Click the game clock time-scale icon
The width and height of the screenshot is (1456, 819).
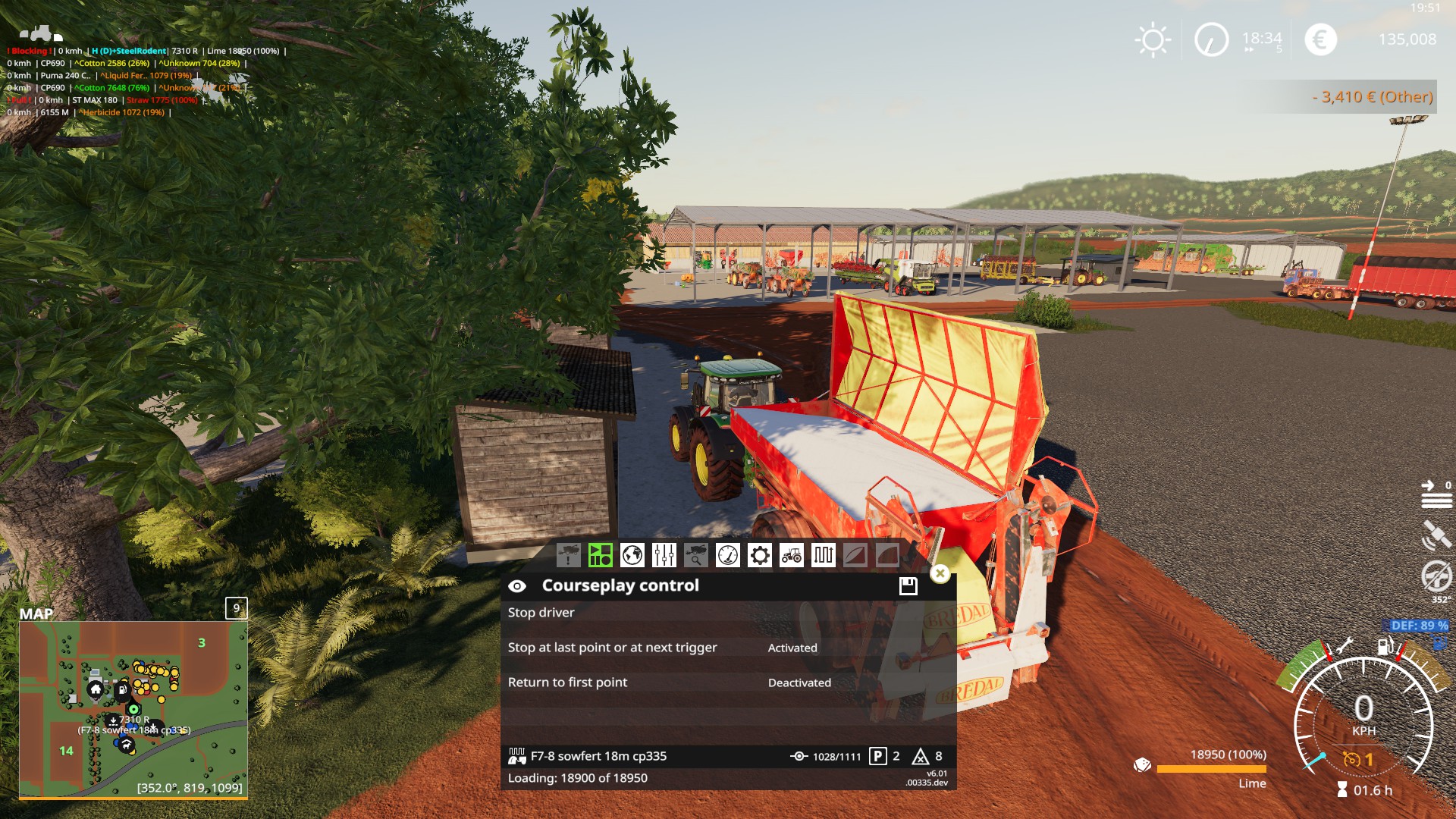click(1211, 39)
